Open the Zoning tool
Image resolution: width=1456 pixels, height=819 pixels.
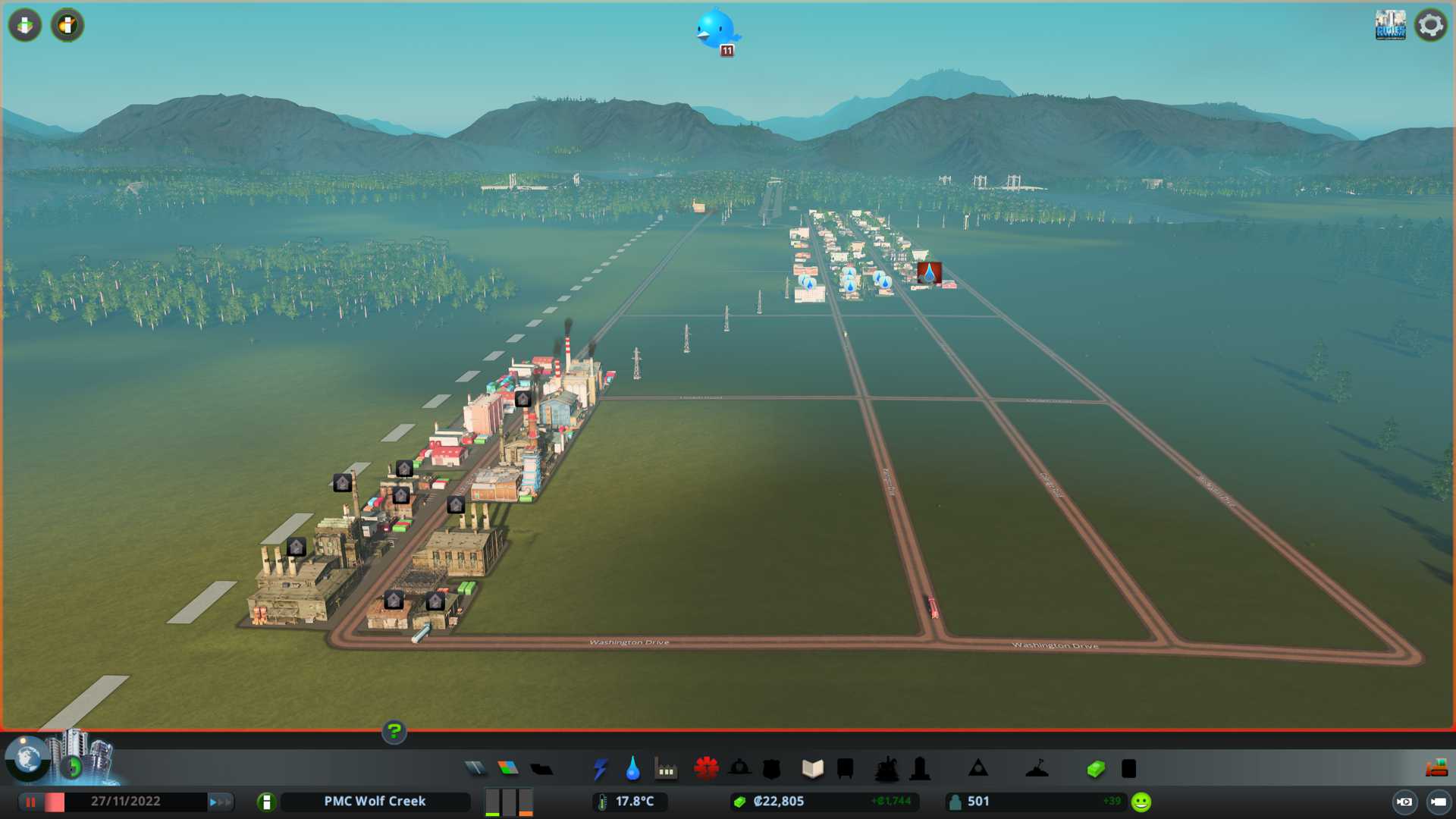[508, 769]
